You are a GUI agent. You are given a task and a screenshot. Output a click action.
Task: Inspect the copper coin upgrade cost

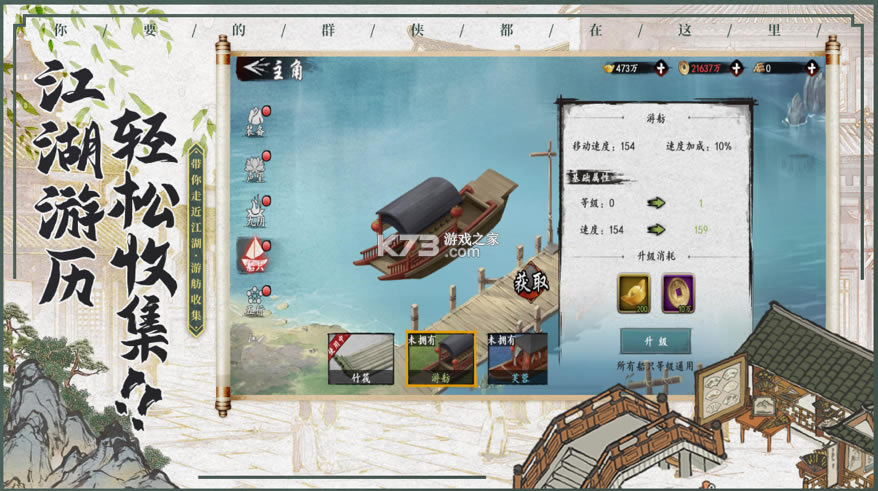click(678, 293)
